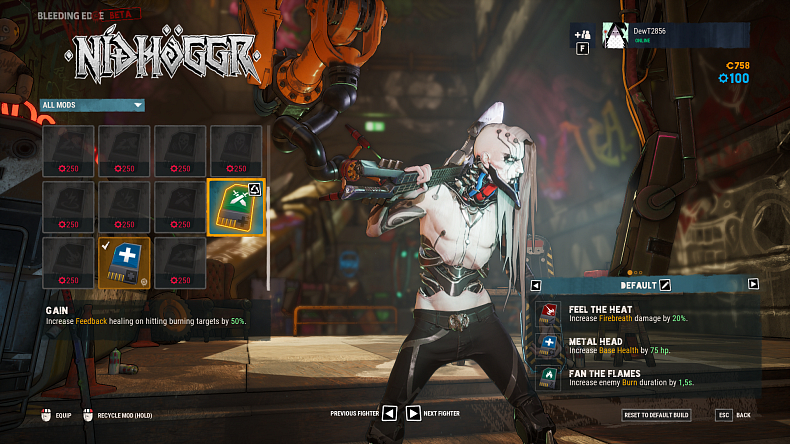Rename the Default build with pencil icon
Screen dimensions: 790x444
[665, 285]
